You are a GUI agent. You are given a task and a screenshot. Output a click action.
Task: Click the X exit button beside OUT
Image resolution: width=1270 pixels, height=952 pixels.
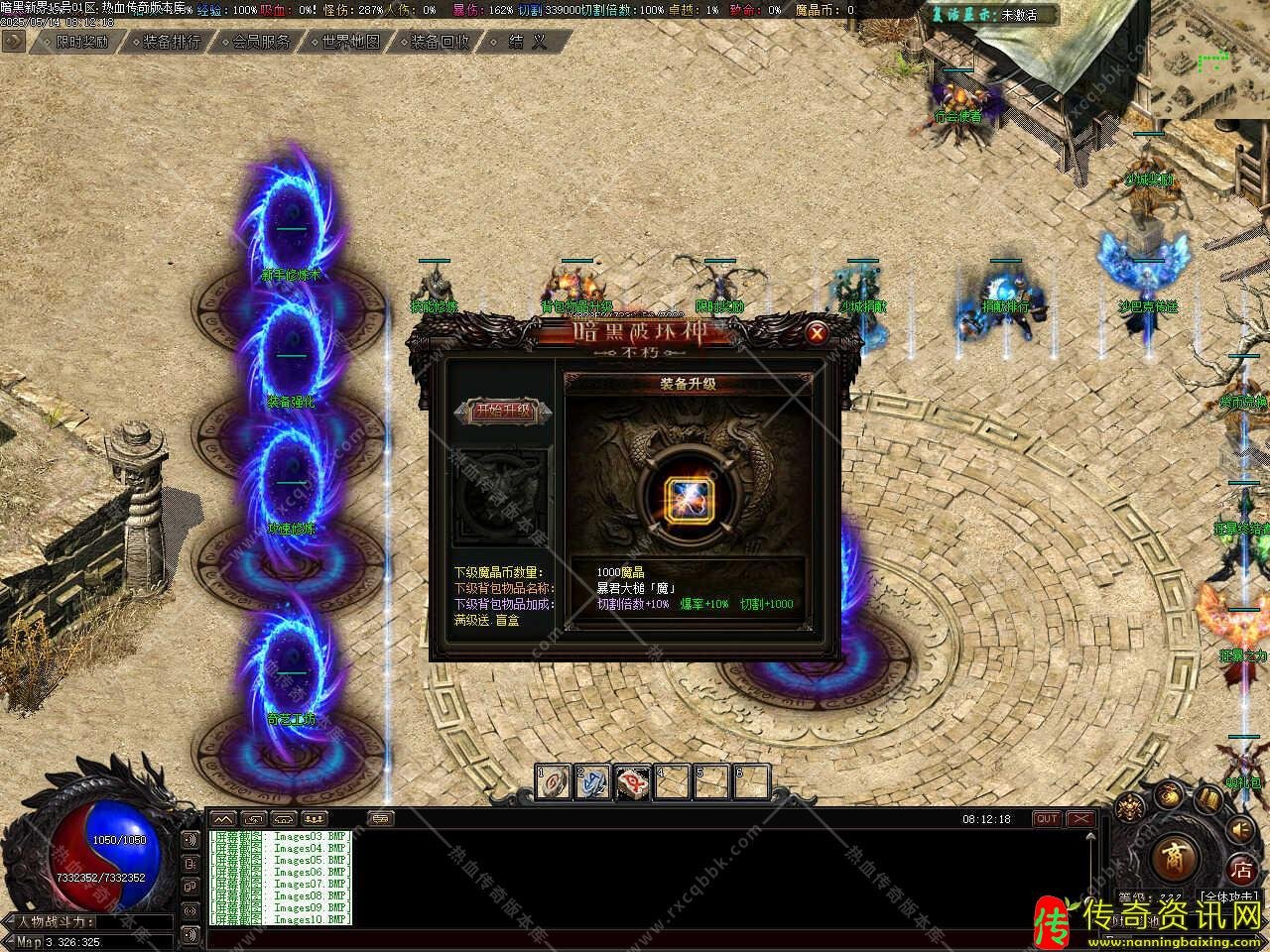(1080, 819)
